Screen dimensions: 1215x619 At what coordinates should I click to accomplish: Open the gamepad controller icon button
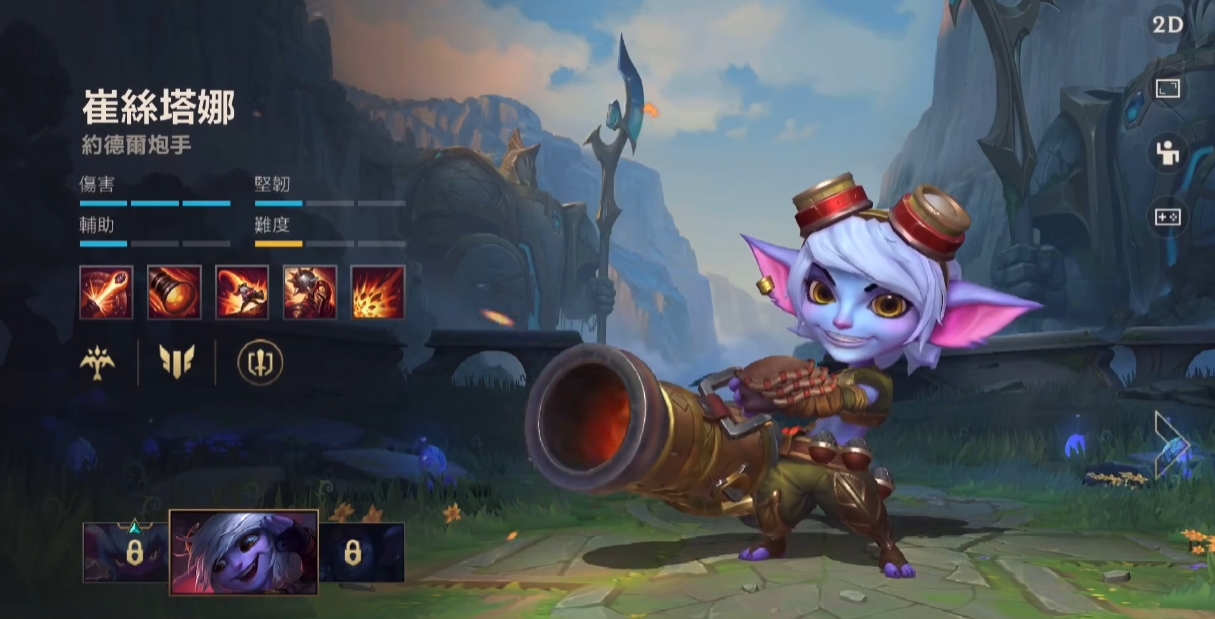1167,216
